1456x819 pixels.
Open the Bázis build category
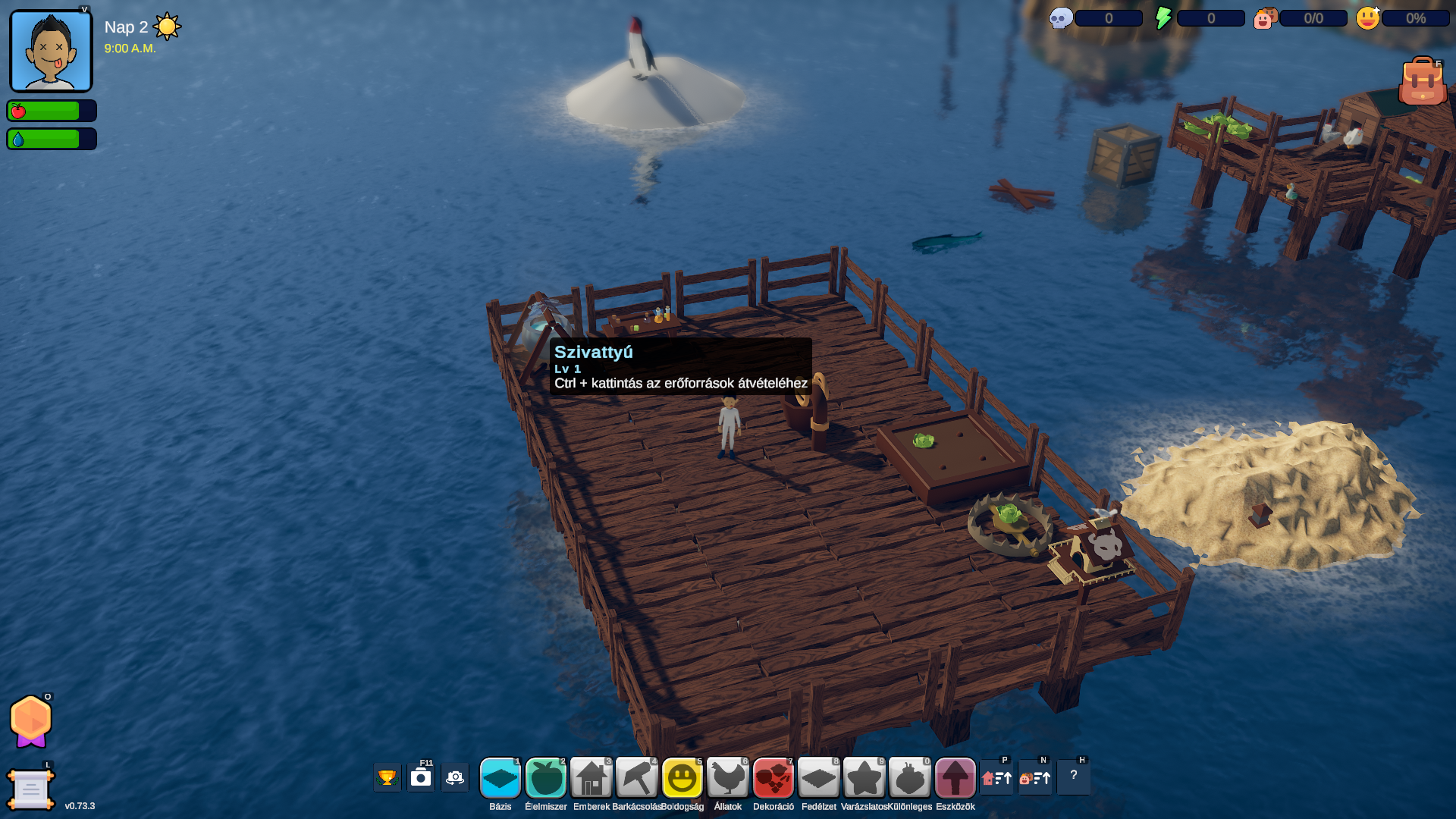(500, 778)
